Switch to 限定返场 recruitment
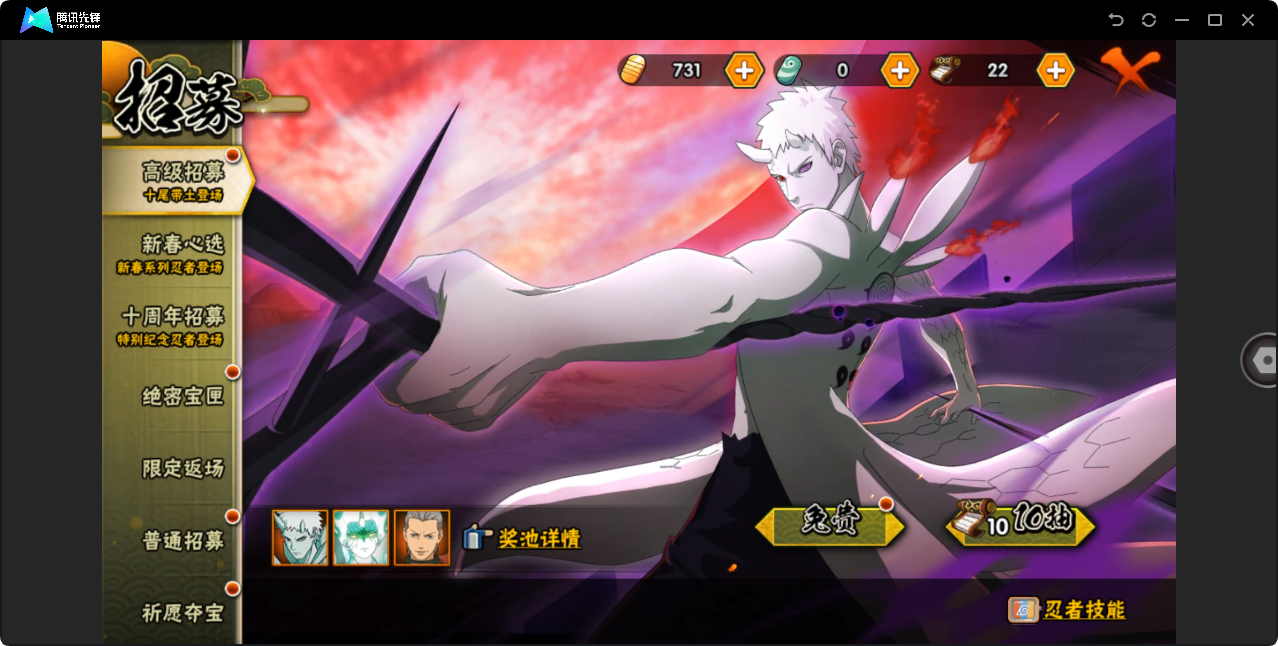The width and height of the screenshot is (1278, 646). tap(182, 469)
